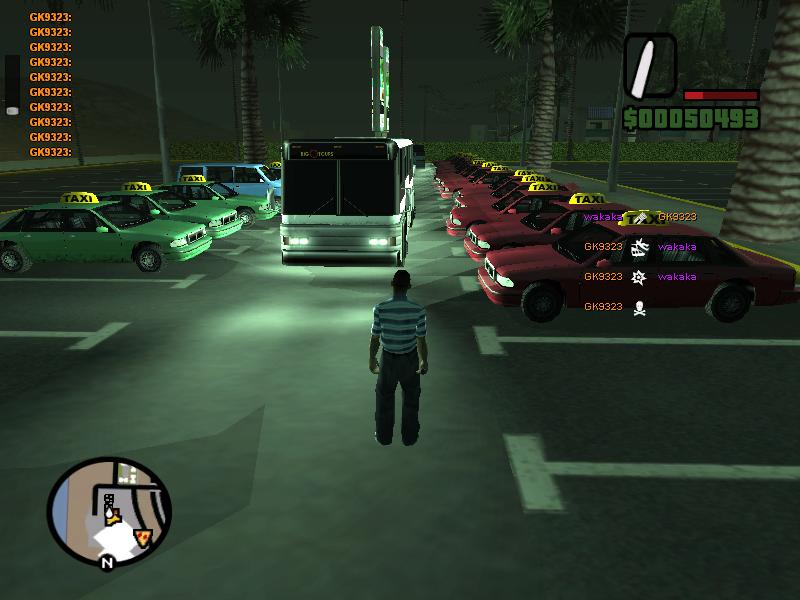The image size is (800, 600).
Task: Select the current weapon icon
Action: click(x=650, y=65)
